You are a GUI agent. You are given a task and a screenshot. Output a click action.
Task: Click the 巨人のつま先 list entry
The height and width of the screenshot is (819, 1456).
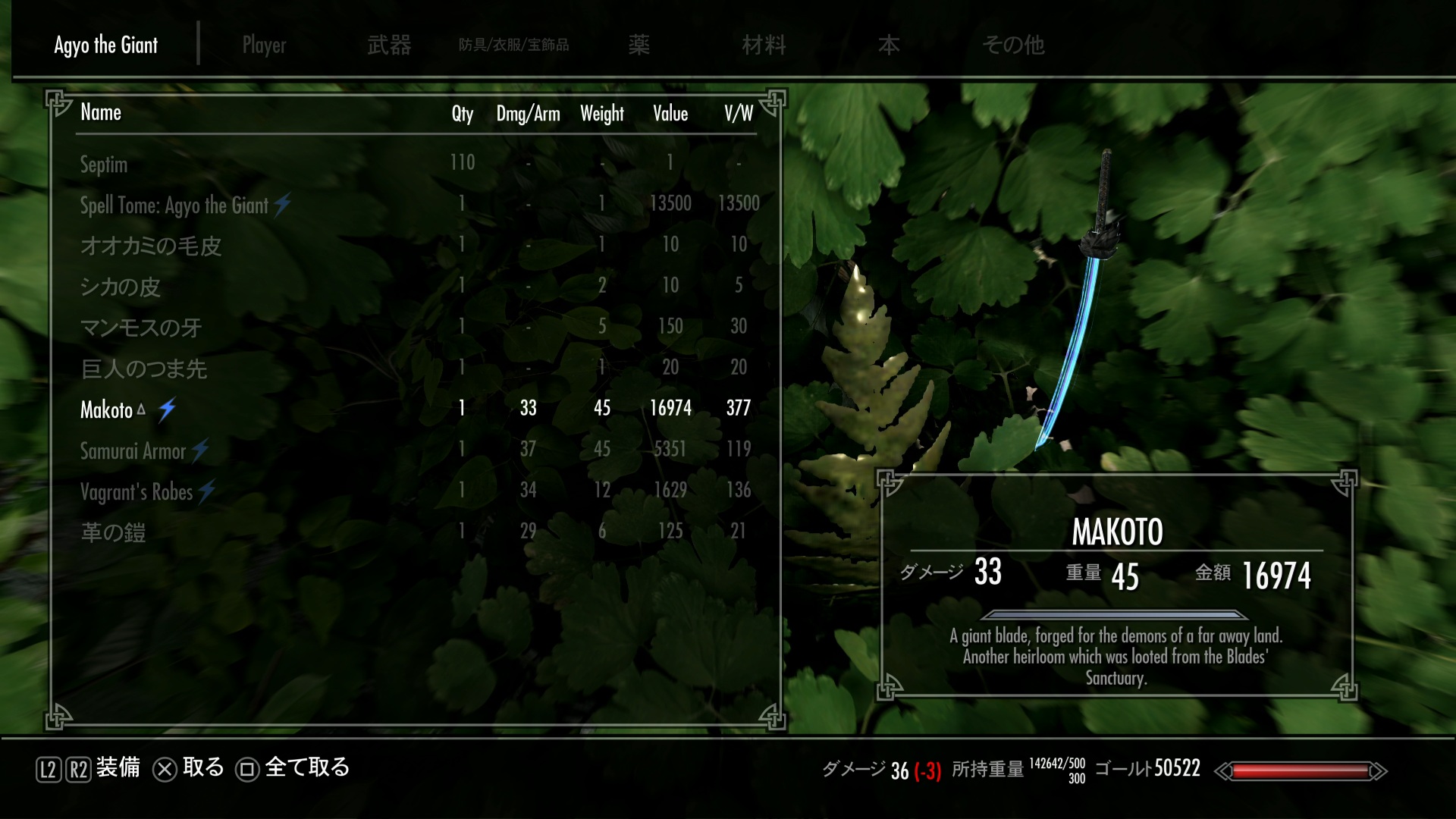(143, 369)
